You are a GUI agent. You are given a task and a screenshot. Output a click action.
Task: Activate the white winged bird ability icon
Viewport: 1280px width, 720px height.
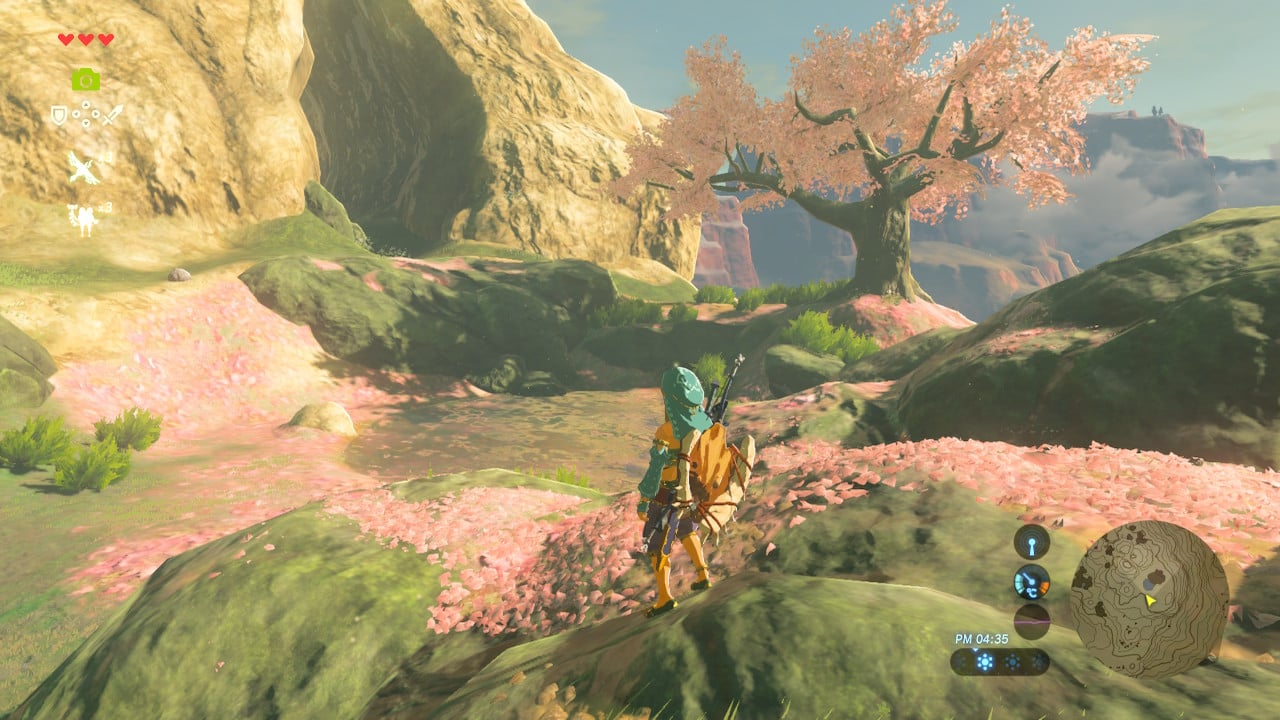pyautogui.click(x=85, y=167)
